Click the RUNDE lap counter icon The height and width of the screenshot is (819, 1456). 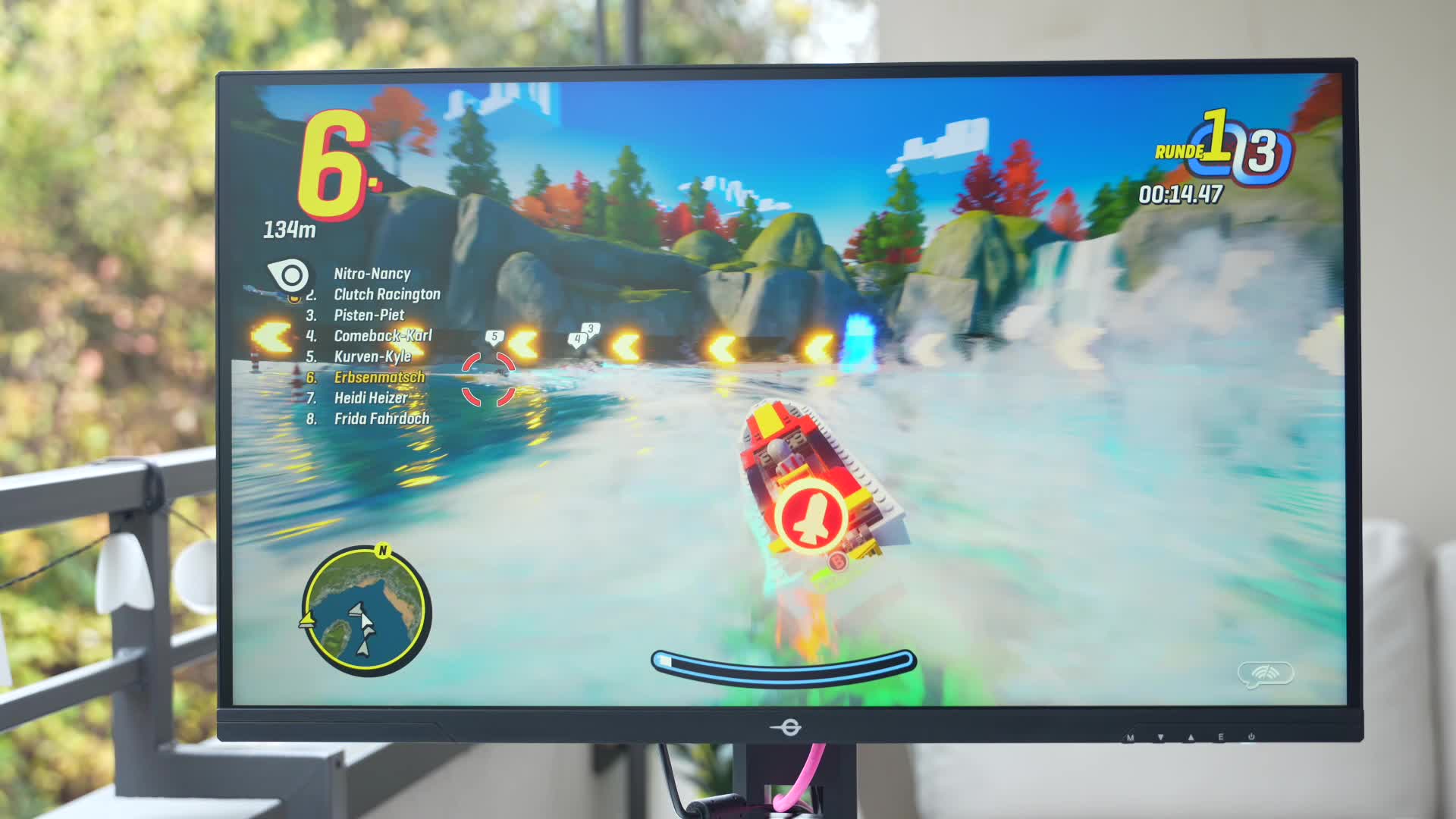point(1180,152)
